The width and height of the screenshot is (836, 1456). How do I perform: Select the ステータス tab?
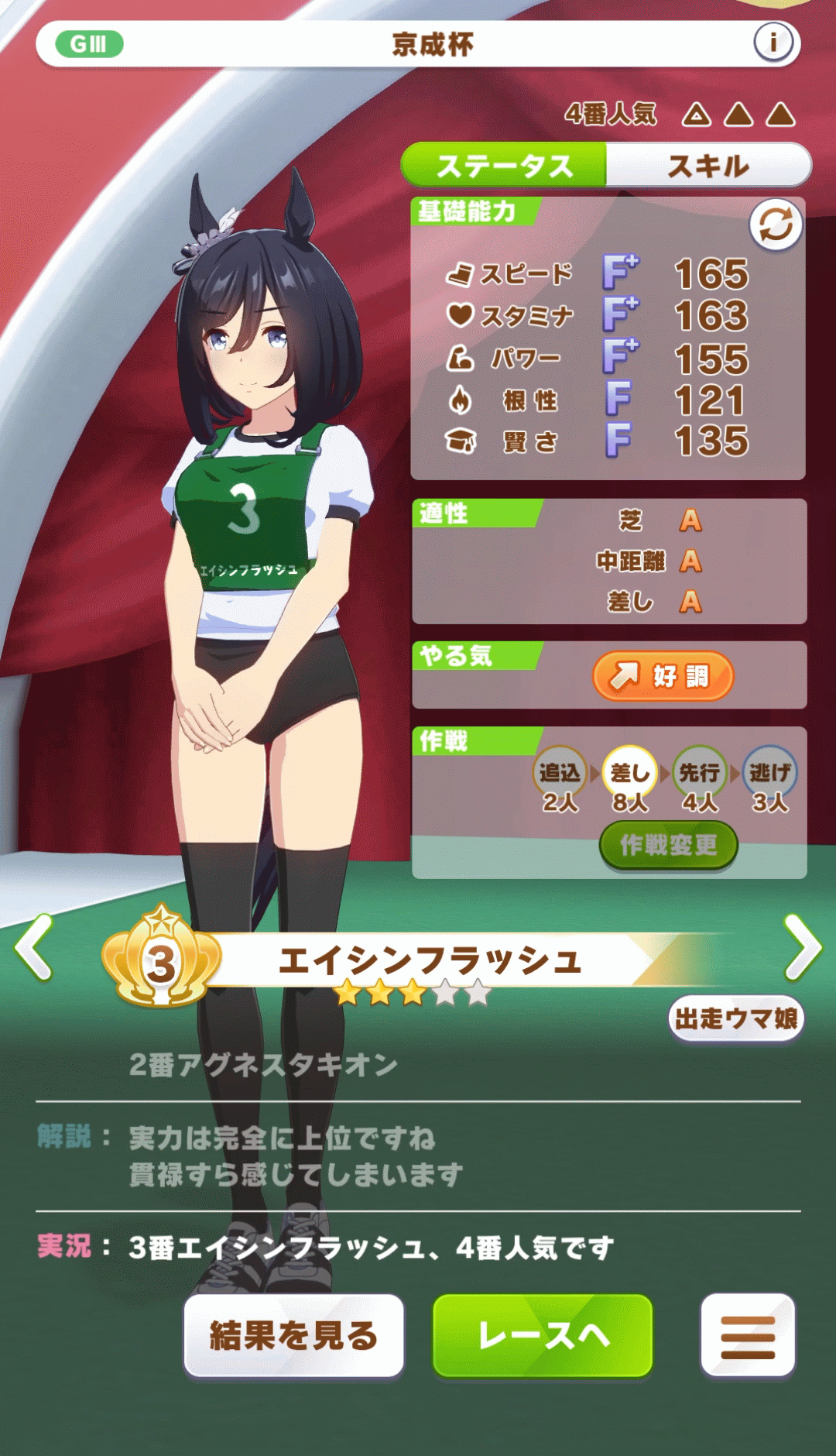[504, 166]
